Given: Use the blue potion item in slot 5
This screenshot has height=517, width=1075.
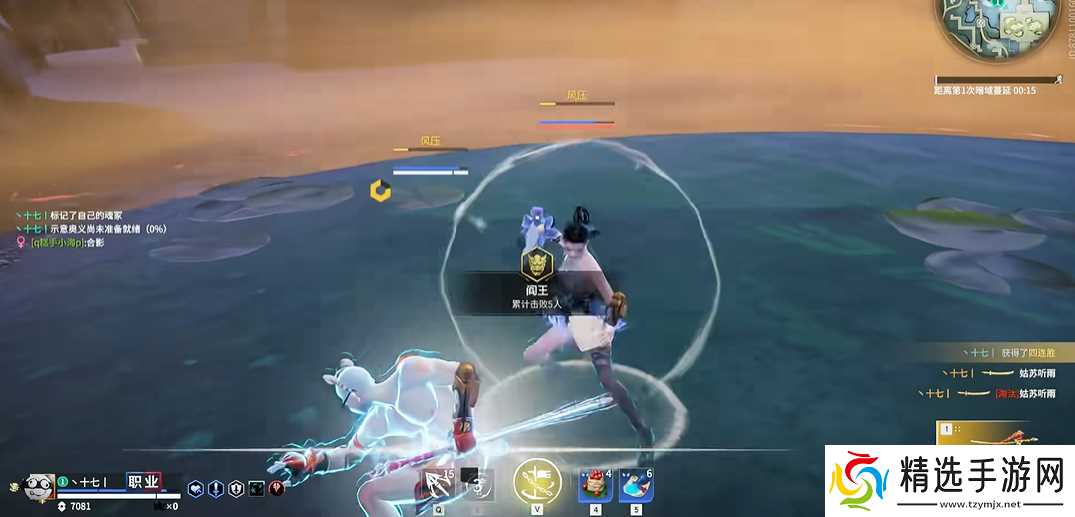Looking at the screenshot, I should [x=636, y=486].
